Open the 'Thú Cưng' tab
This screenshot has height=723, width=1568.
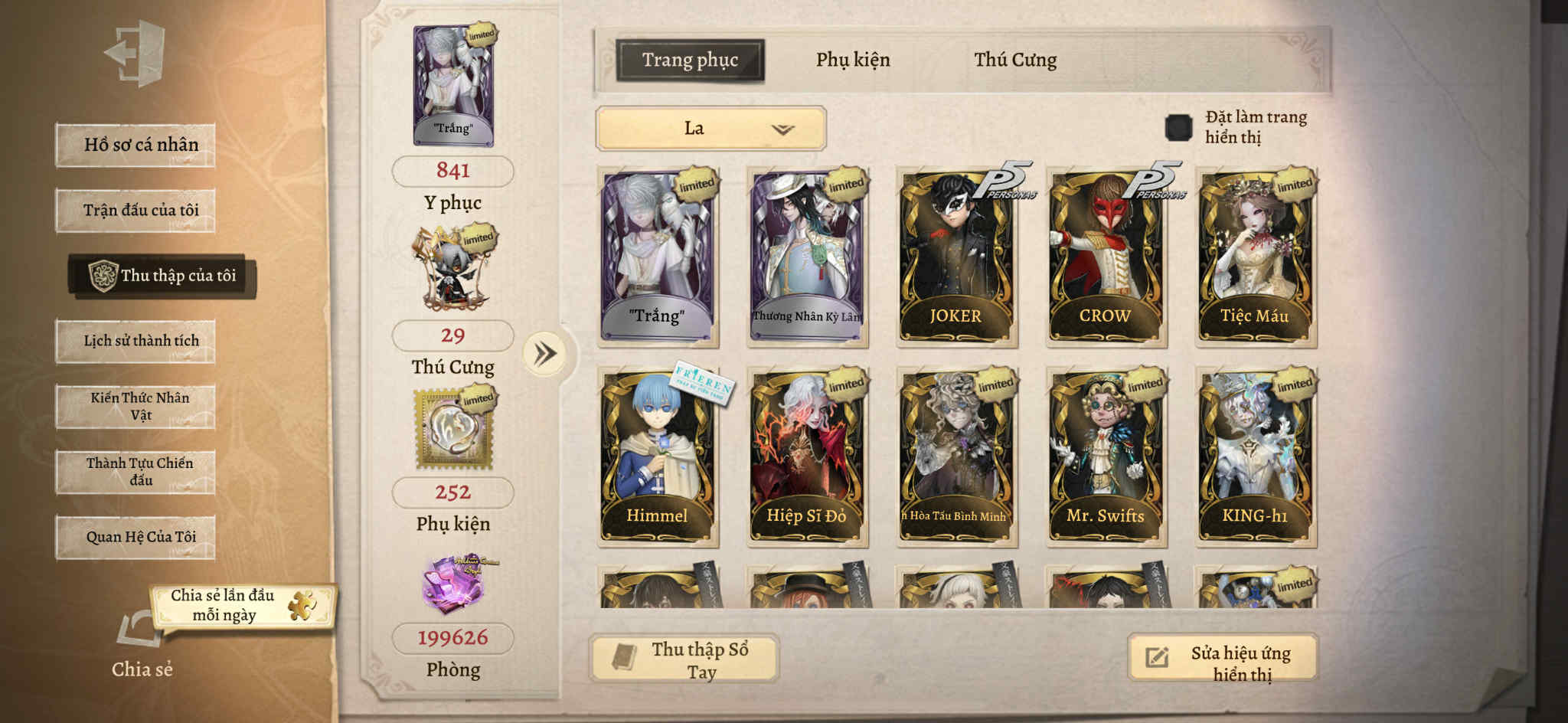point(1015,60)
